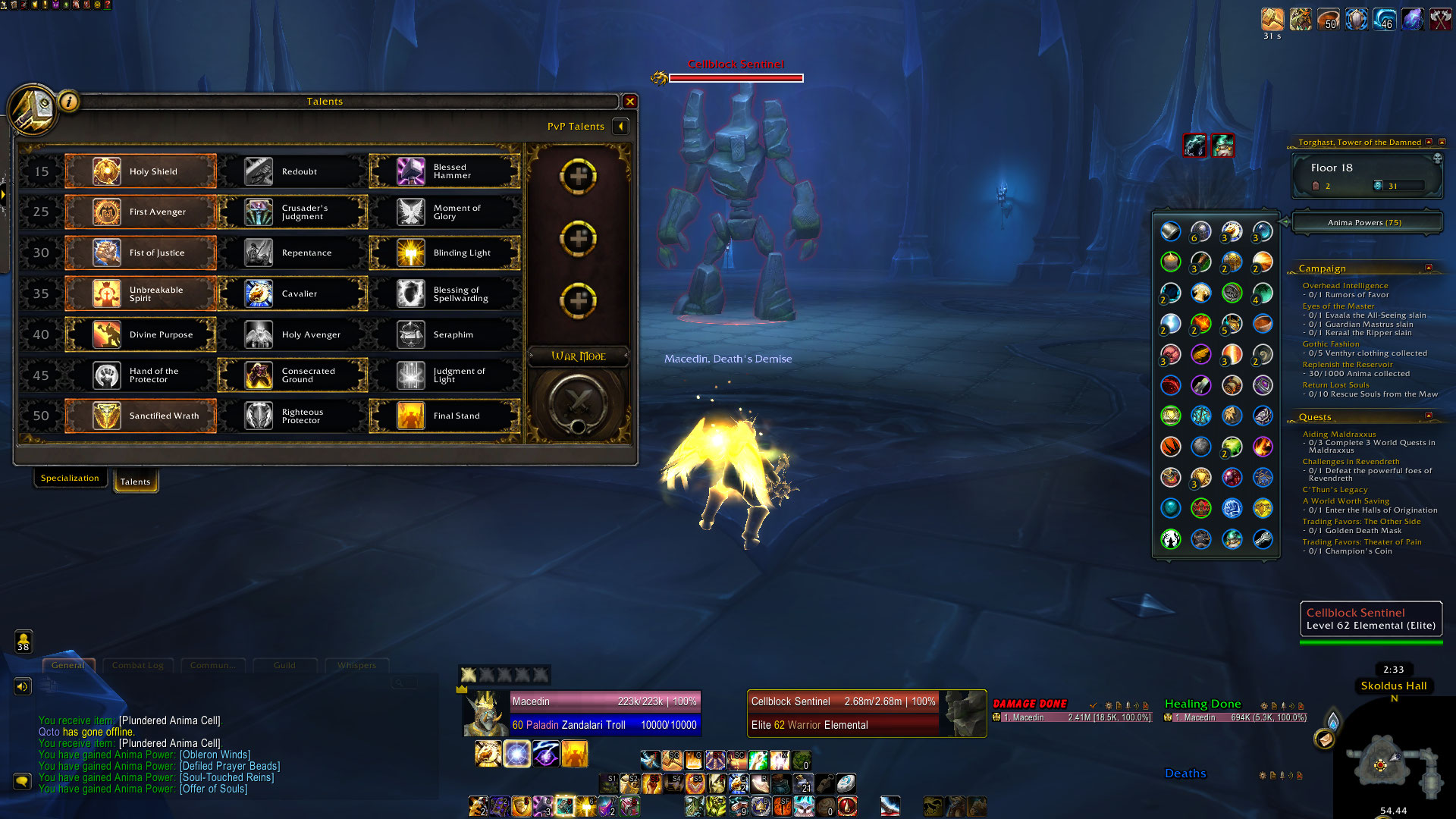Choose the Blinding Light talent
This screenshot has width=1456, height=819.
click(445, 253)
